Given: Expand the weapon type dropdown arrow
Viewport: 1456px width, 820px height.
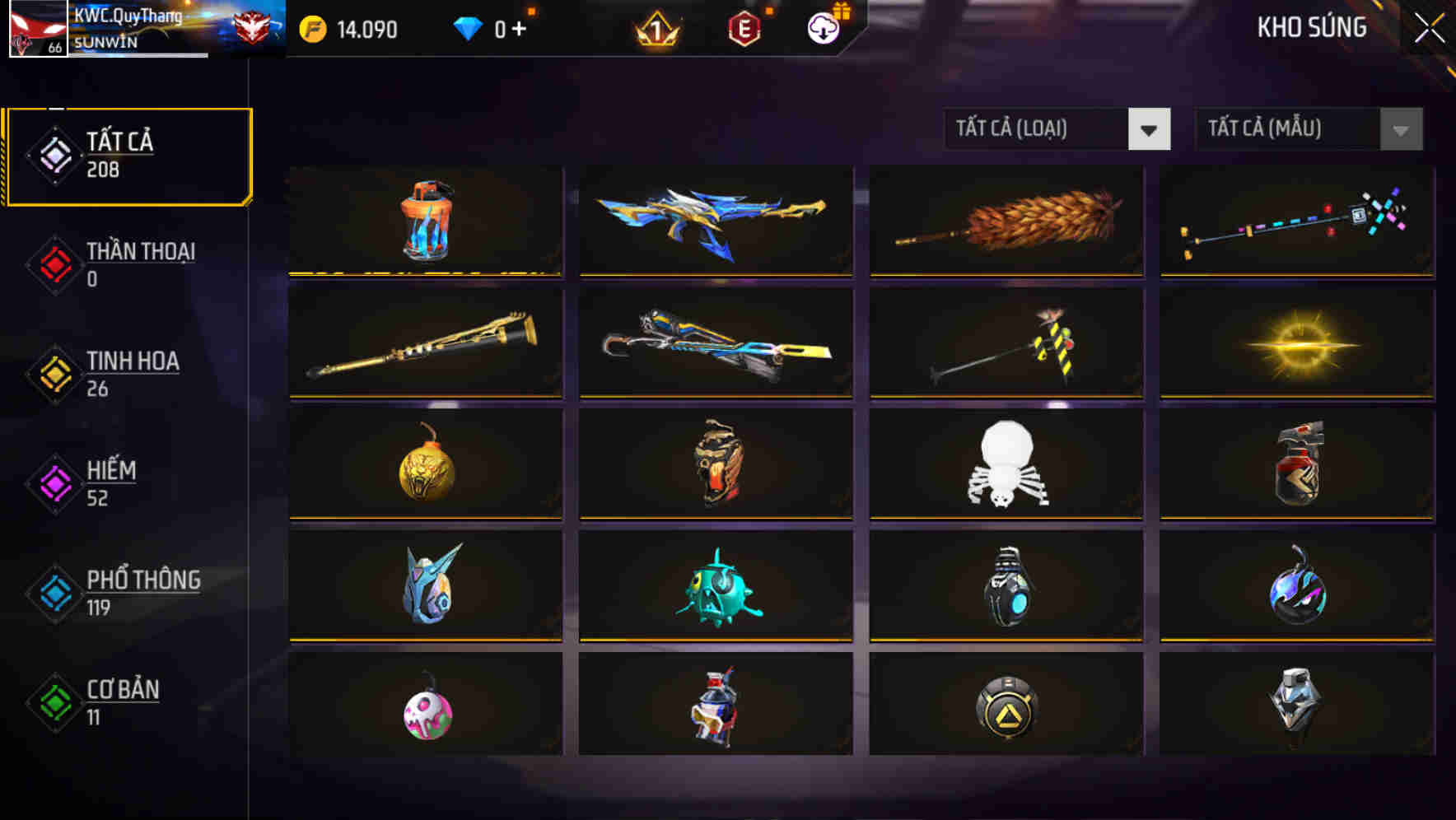Looking at the screenshot, I should 1150,130.
